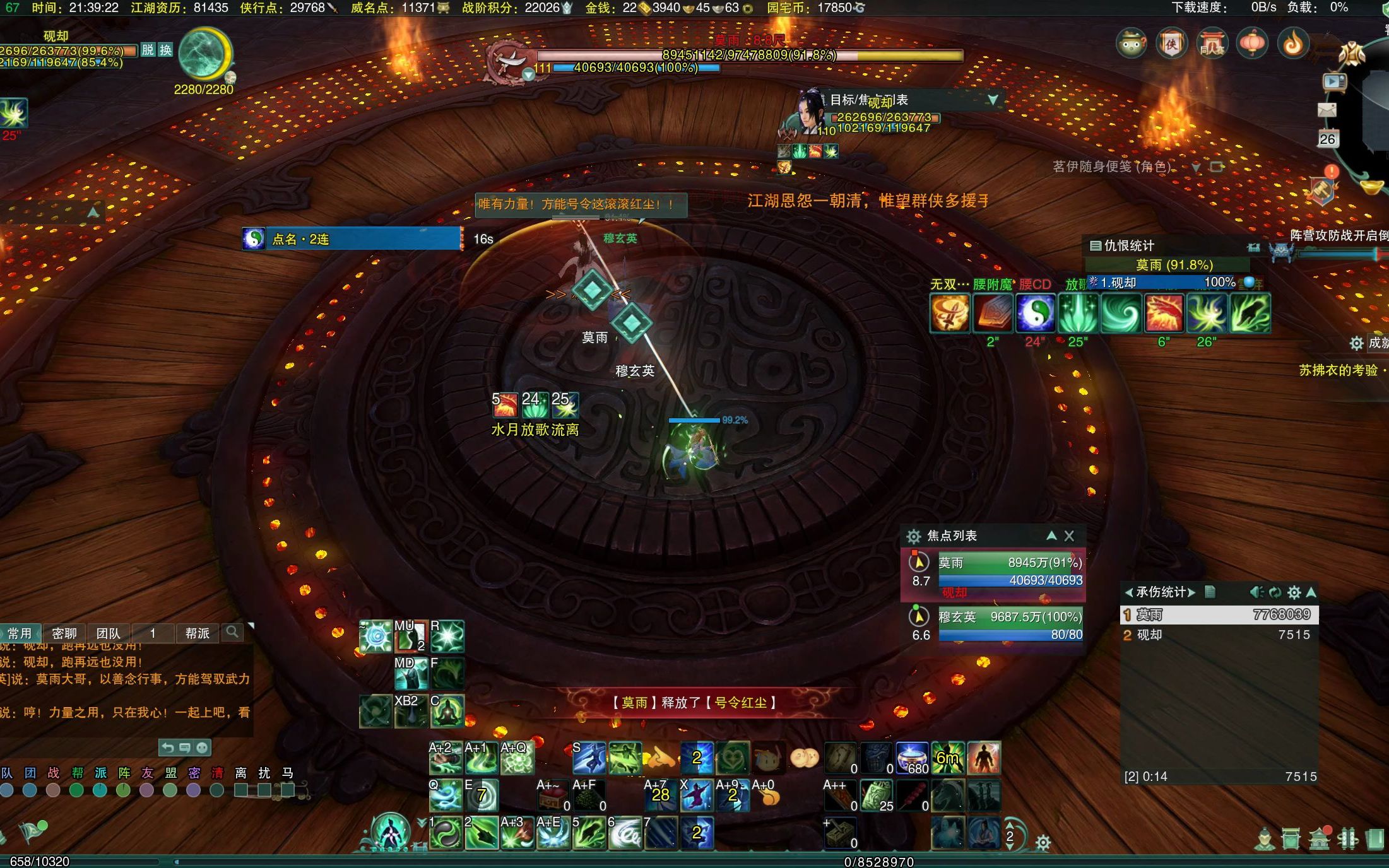Open the red lantern menu icon
The image size is (1389, 868).
pos(1252,43)
